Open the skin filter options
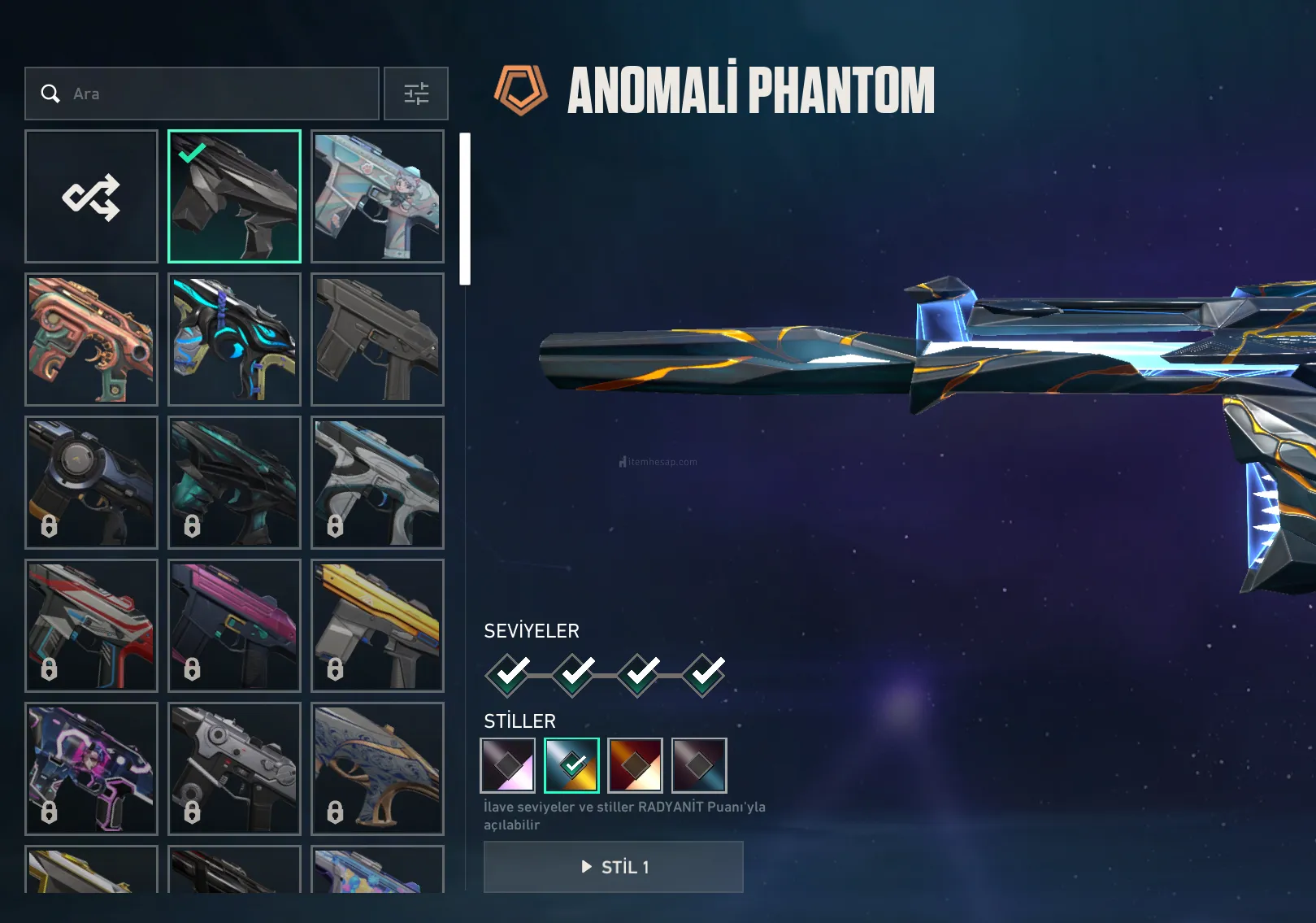The image size is (1316, 923). (x=416, y=94)
